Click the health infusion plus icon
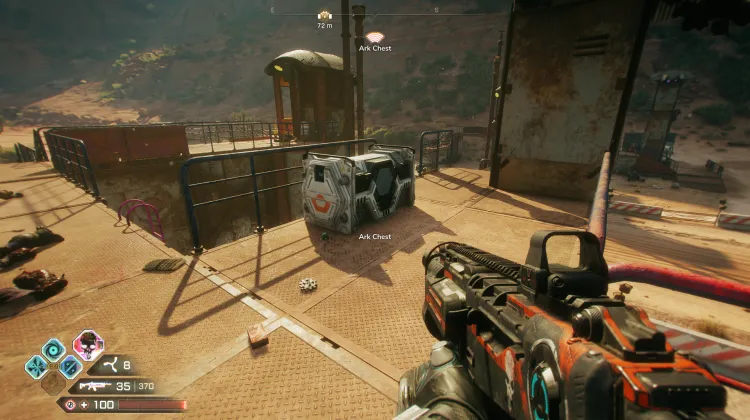 82,405
